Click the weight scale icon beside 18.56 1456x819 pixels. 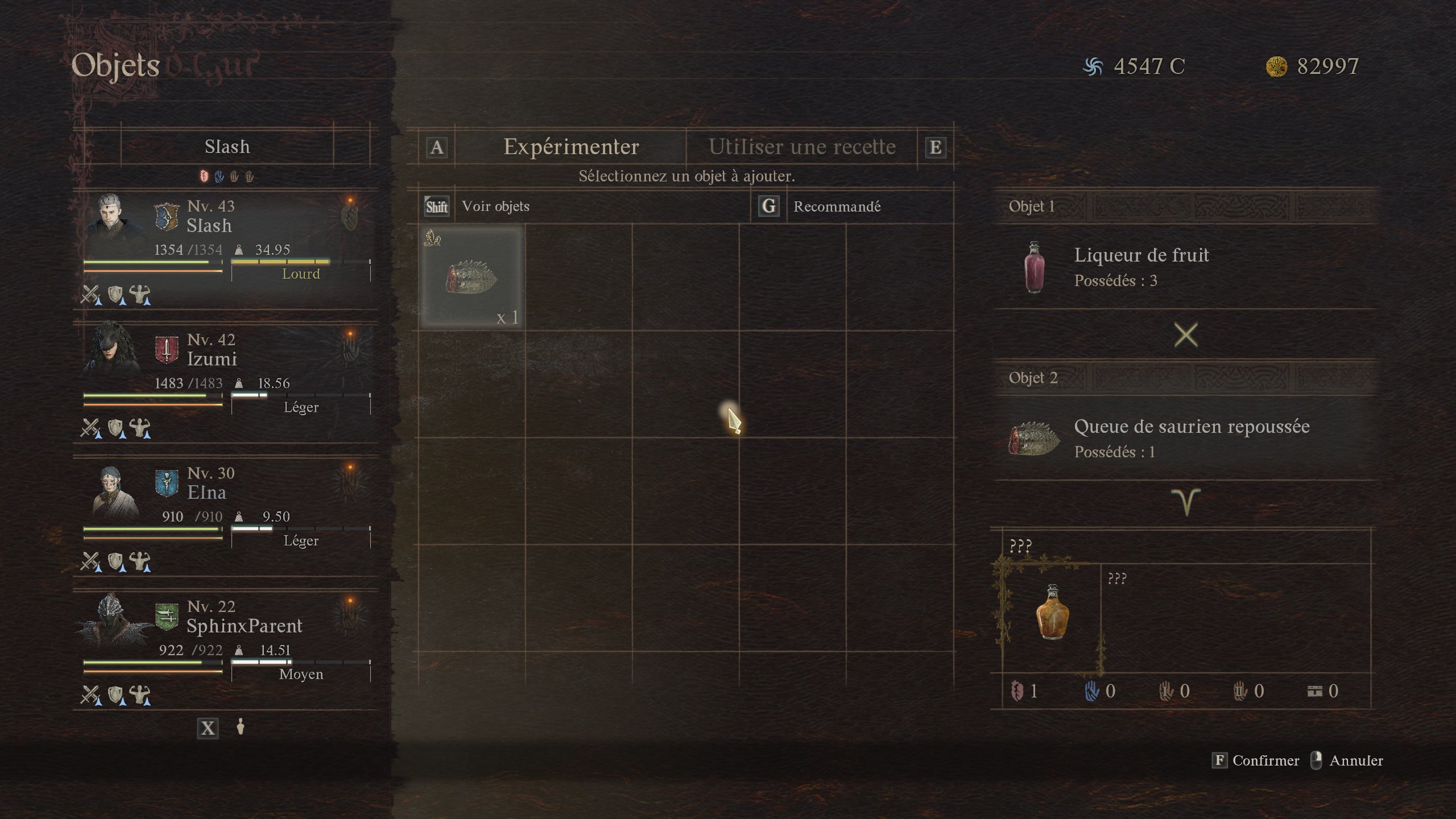239,383
